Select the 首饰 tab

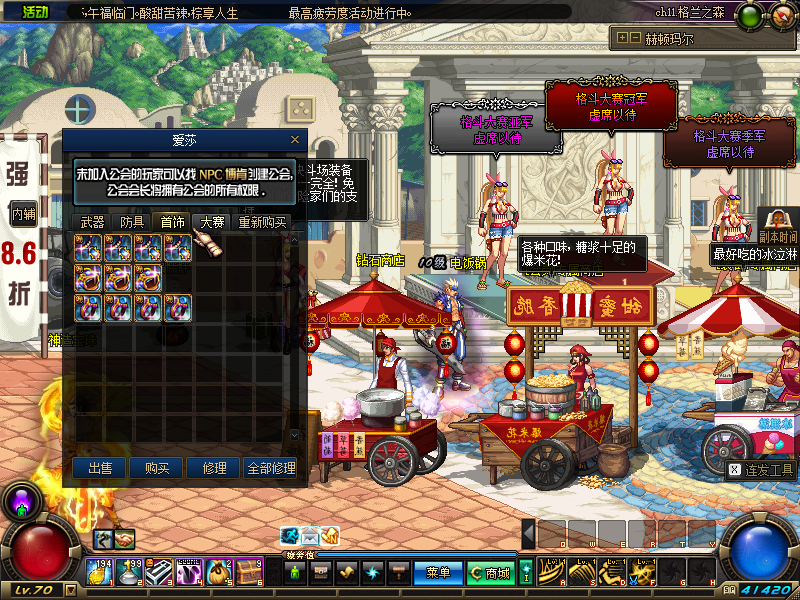[x=172, y=222]
